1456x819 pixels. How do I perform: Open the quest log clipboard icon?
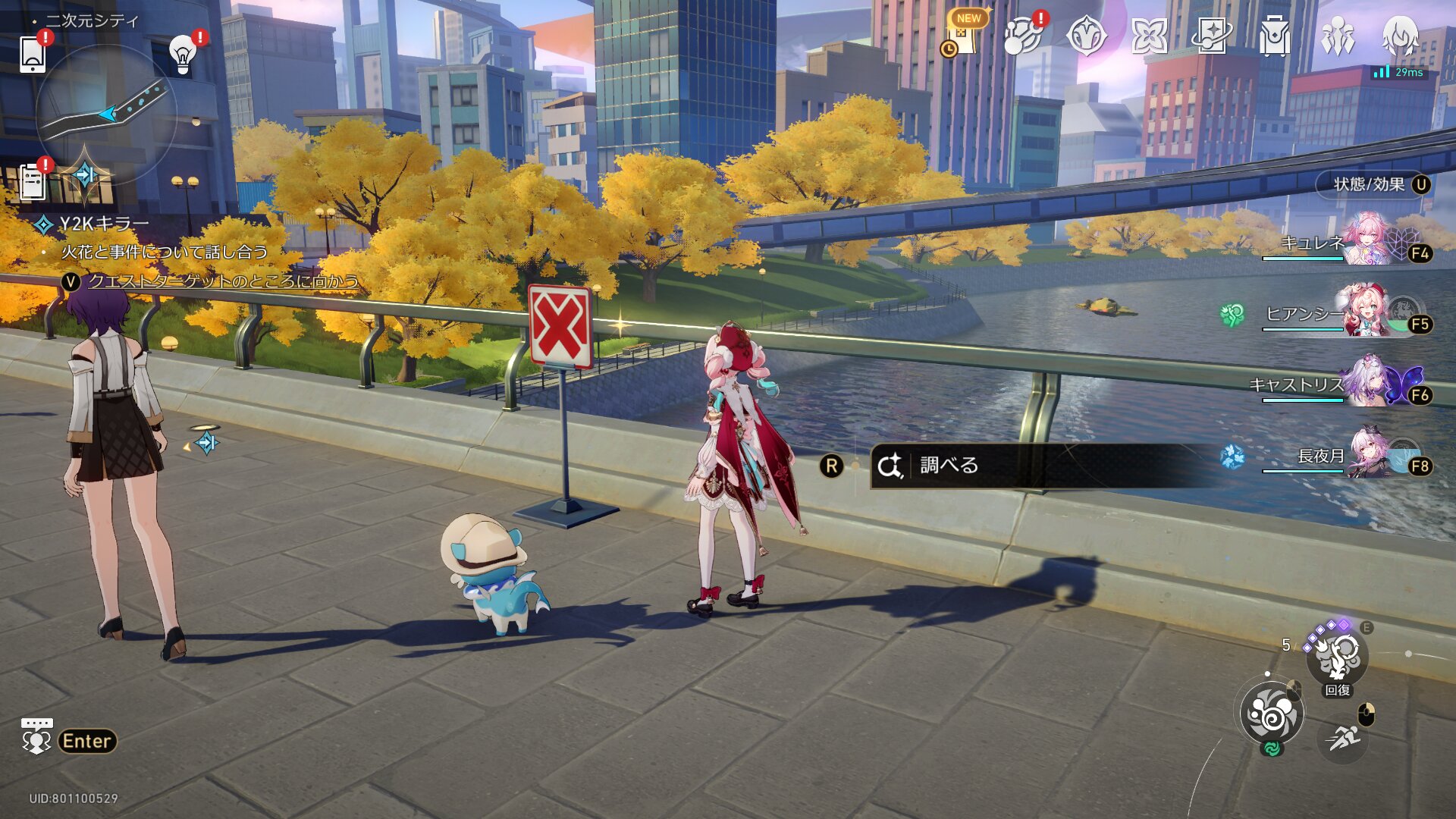coord(33,182)
